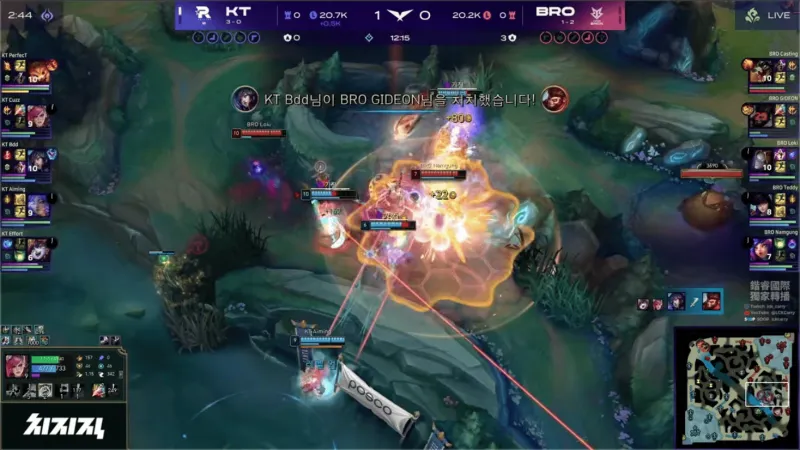
Task: Click the KT team logo on scoreboard
Action: [x=203, y=14]
